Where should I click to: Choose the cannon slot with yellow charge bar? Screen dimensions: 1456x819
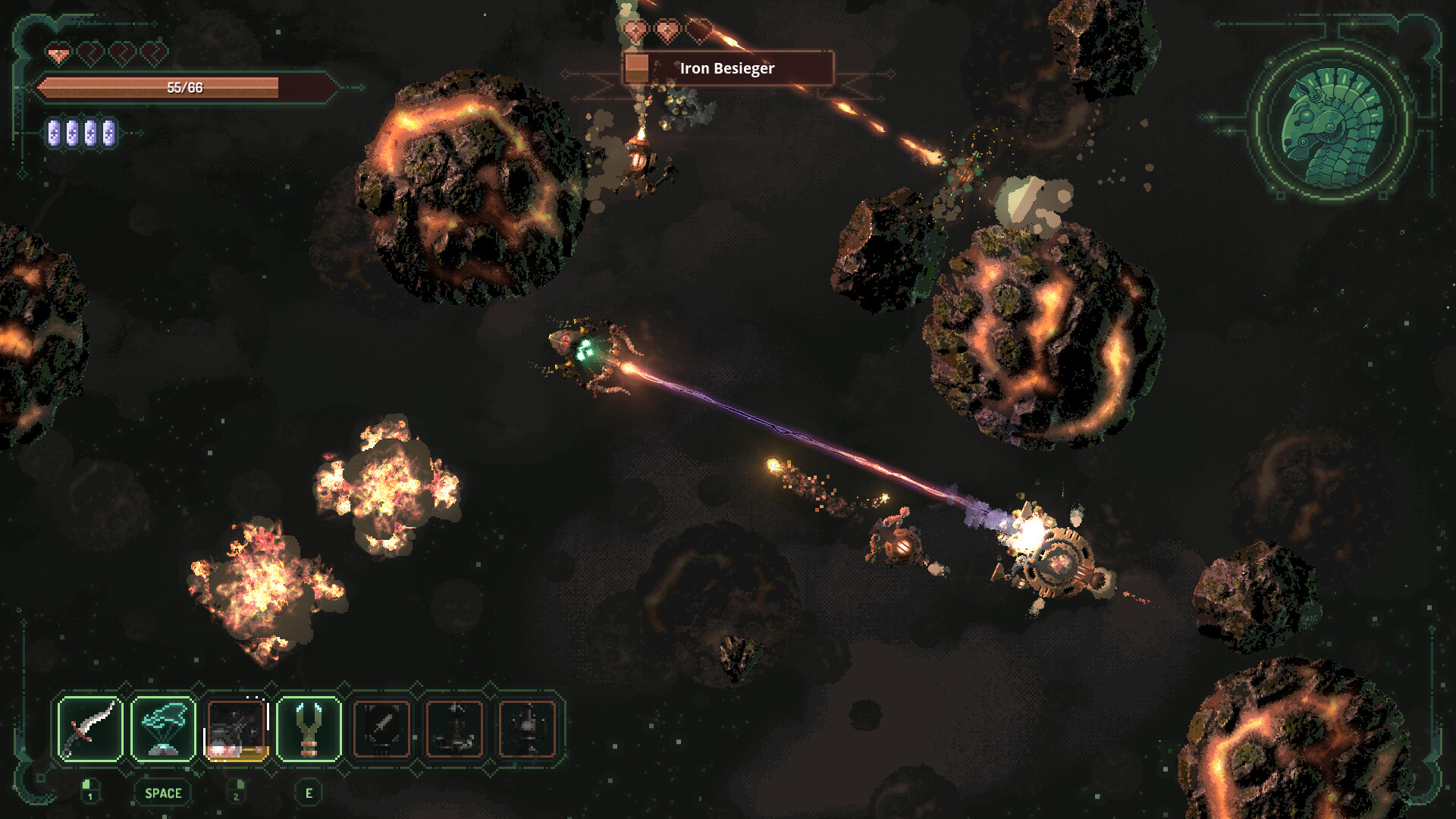tap(236, 729)
